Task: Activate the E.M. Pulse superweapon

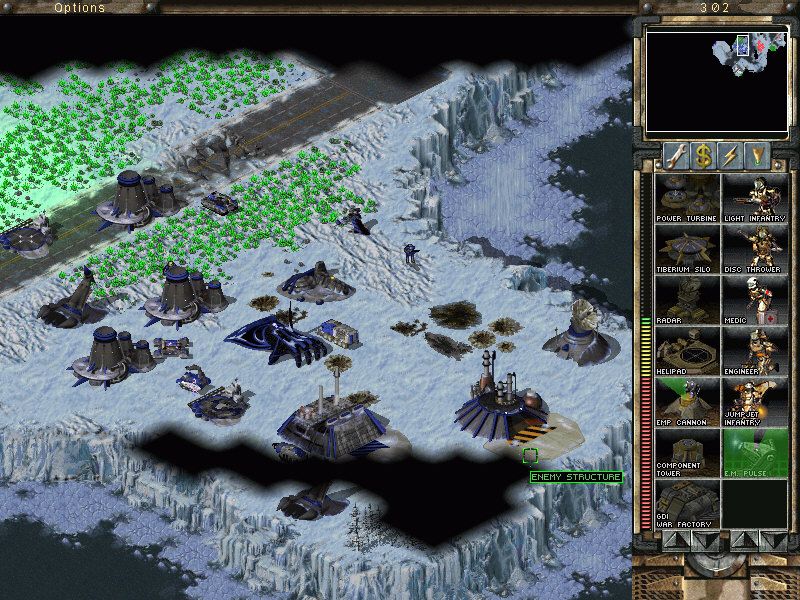Action: coord(754,453)
